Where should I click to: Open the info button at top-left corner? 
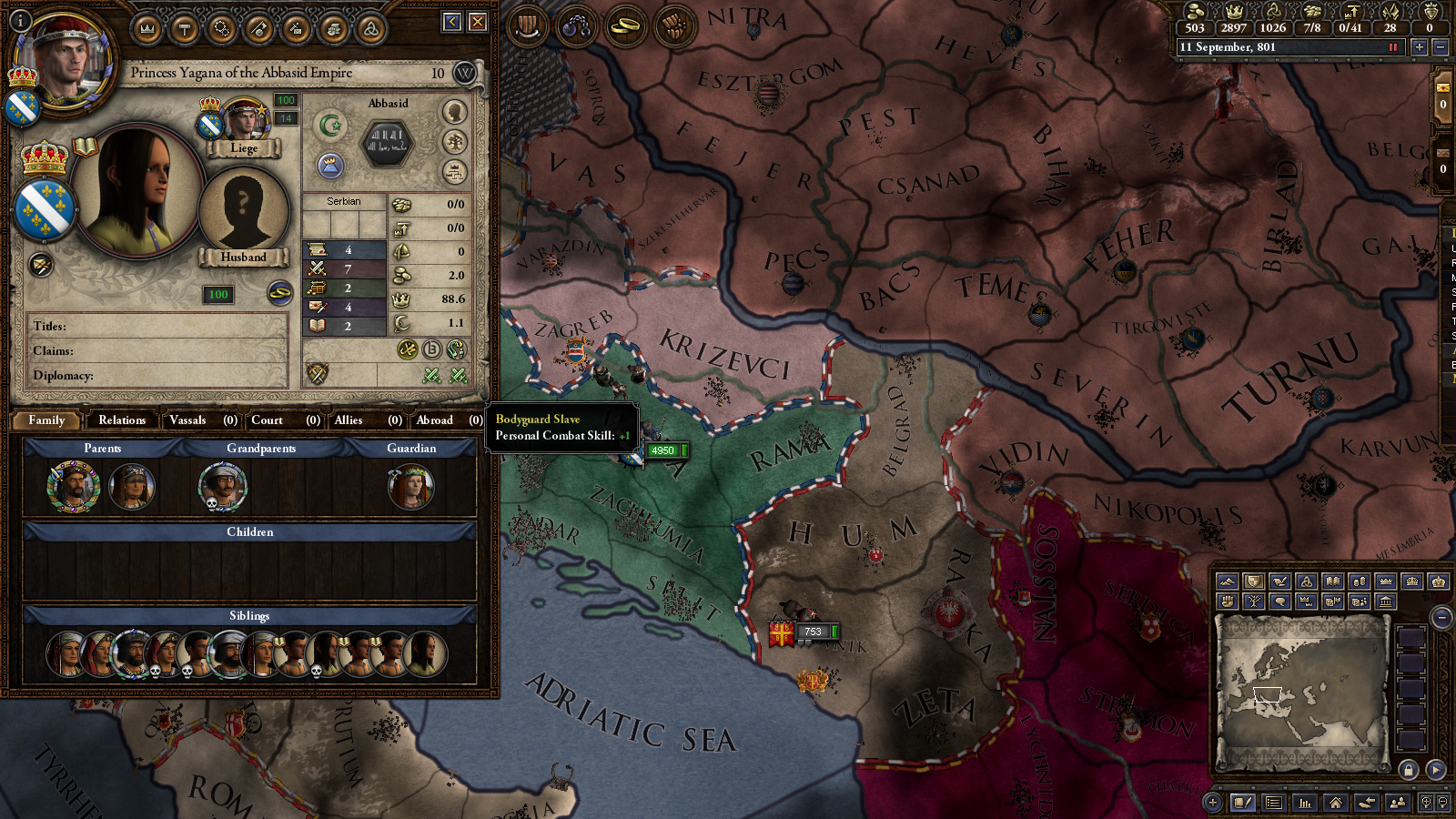pyautogui.click(x=20, y=20)
